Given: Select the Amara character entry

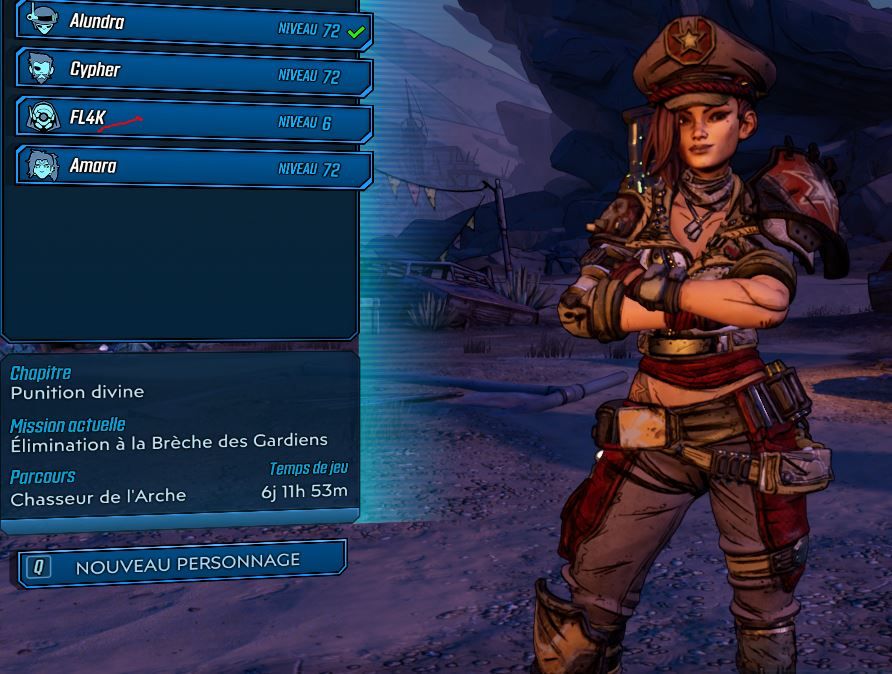Looking at the screenshot, I should coord(195,167).
